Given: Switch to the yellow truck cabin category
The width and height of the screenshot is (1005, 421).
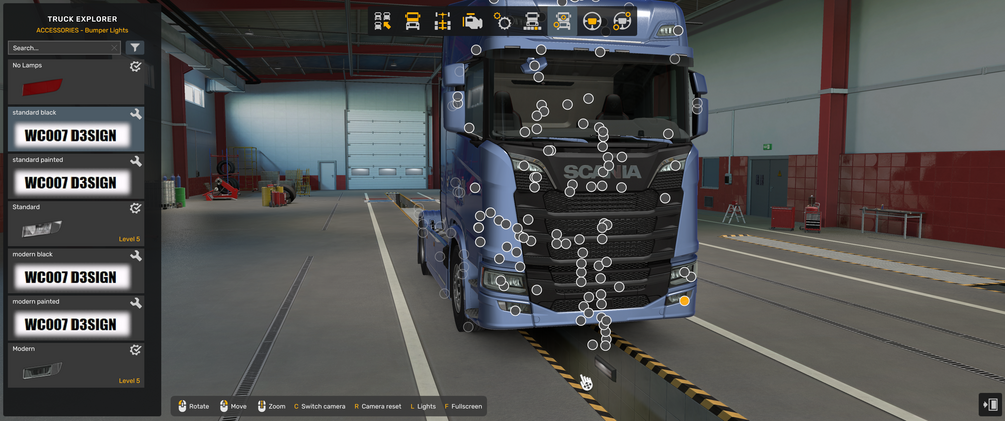Looking at the screenshot, I should pos(412,21).
